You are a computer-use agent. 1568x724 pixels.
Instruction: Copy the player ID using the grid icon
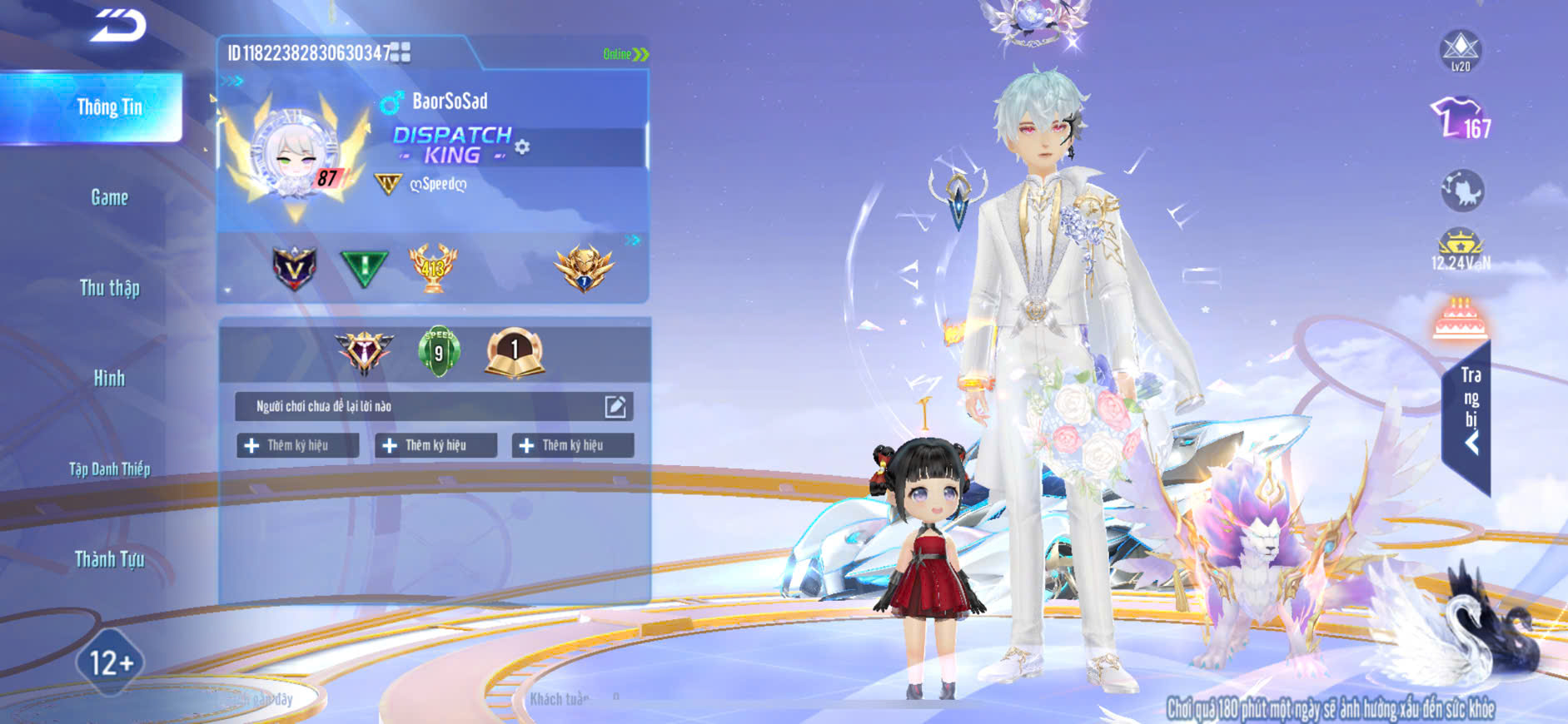pyautogui.click(x=401, y=53)
